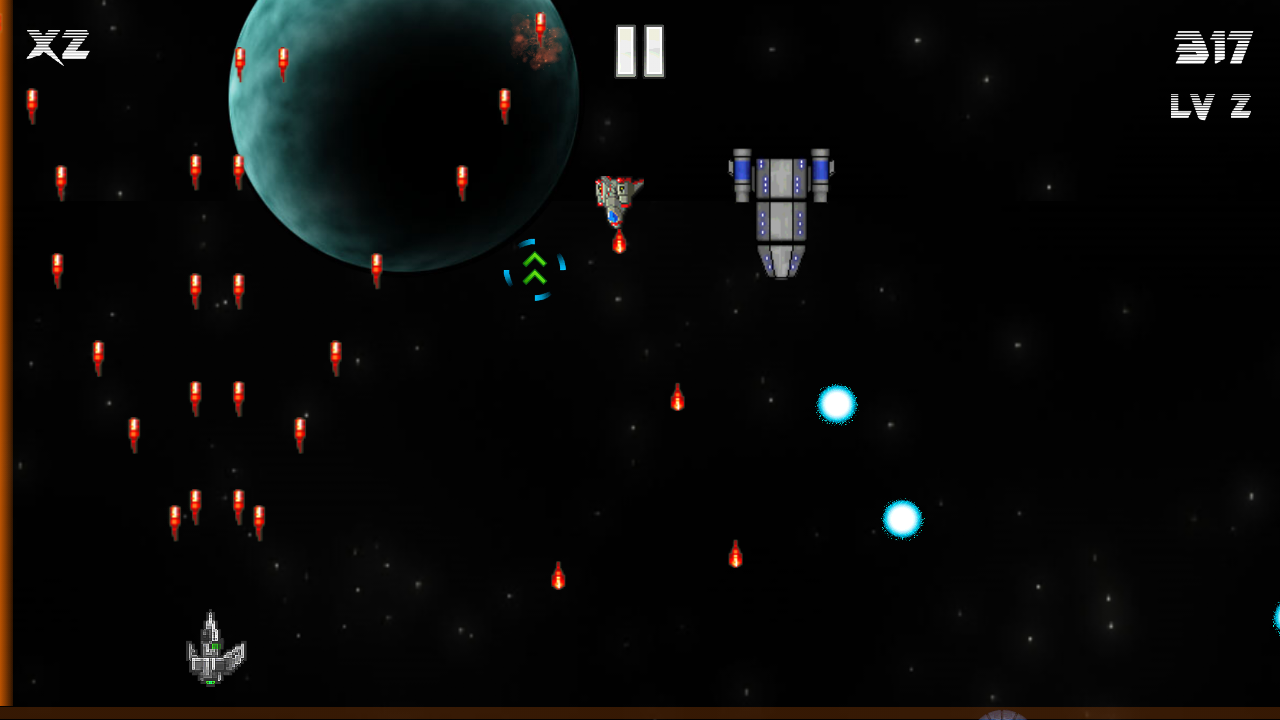1280x720 pixels.
Task: Pause the game with the pause button
Action: coord(640,51)
